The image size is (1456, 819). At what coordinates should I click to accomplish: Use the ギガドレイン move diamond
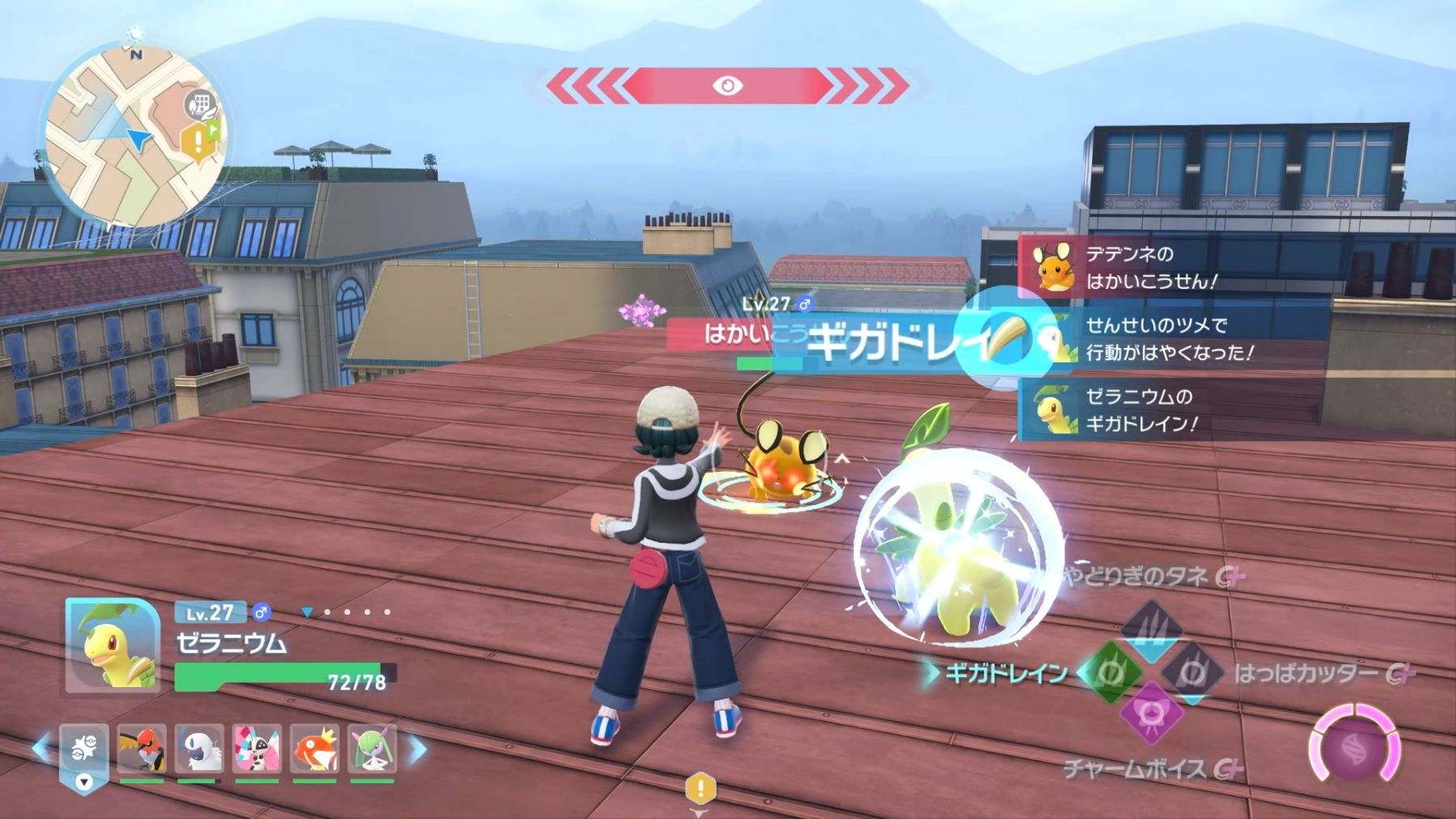coord(1111,673)
